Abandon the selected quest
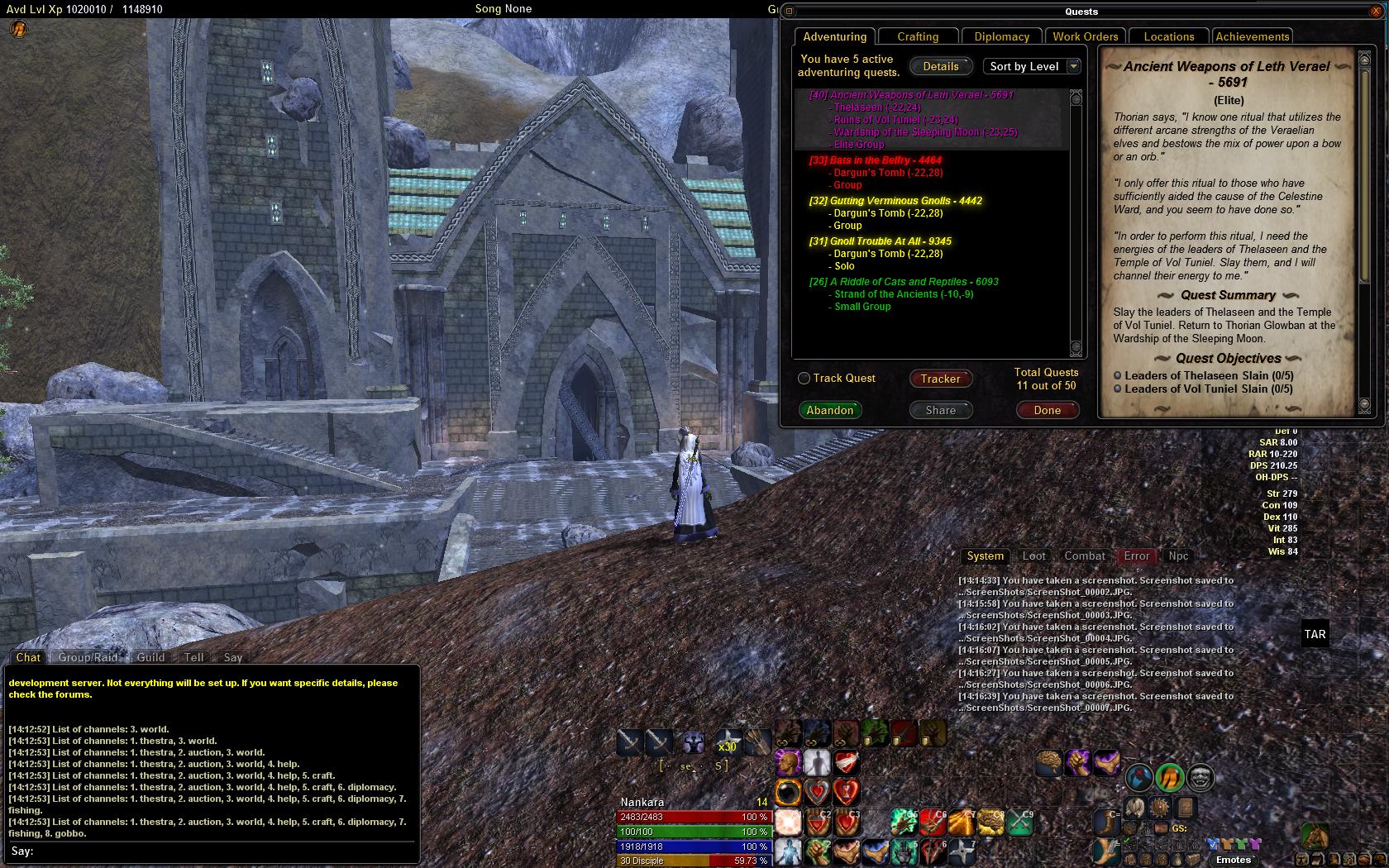 point(830,410)
